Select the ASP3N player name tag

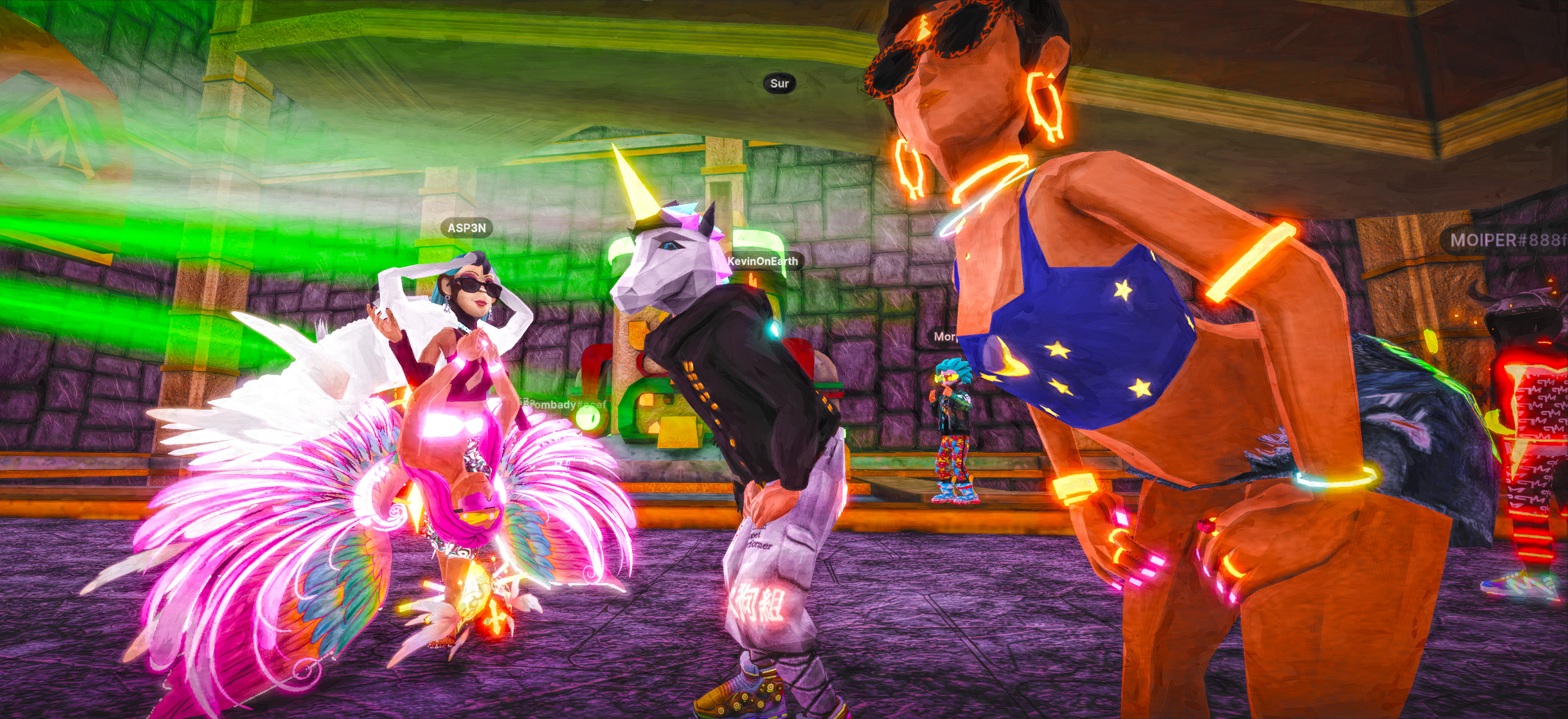pyautogui.click(x=467, y=228)
